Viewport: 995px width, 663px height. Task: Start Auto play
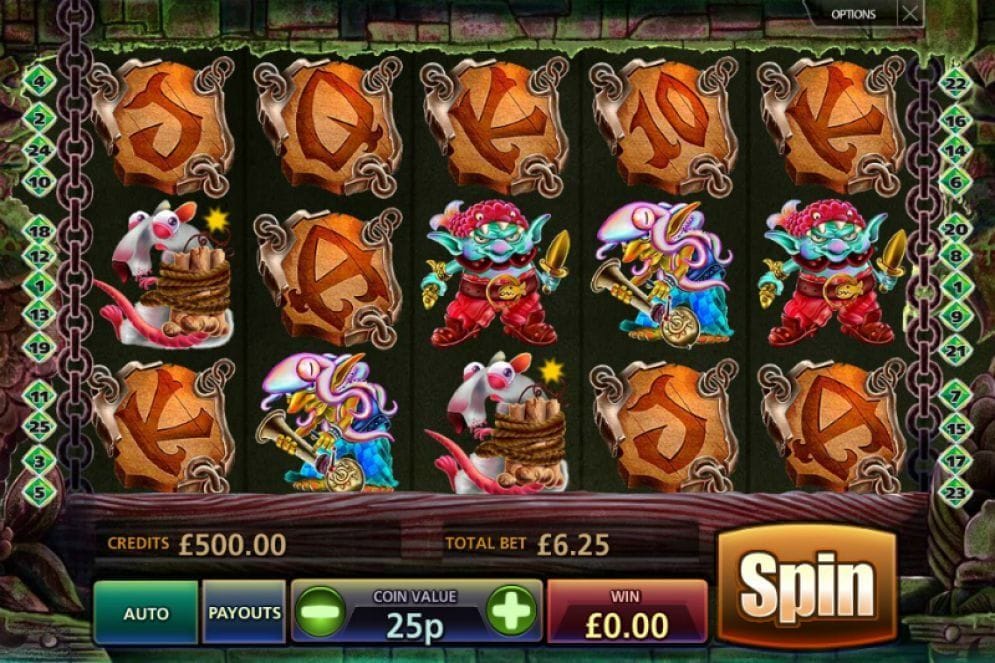coord(146,612)
